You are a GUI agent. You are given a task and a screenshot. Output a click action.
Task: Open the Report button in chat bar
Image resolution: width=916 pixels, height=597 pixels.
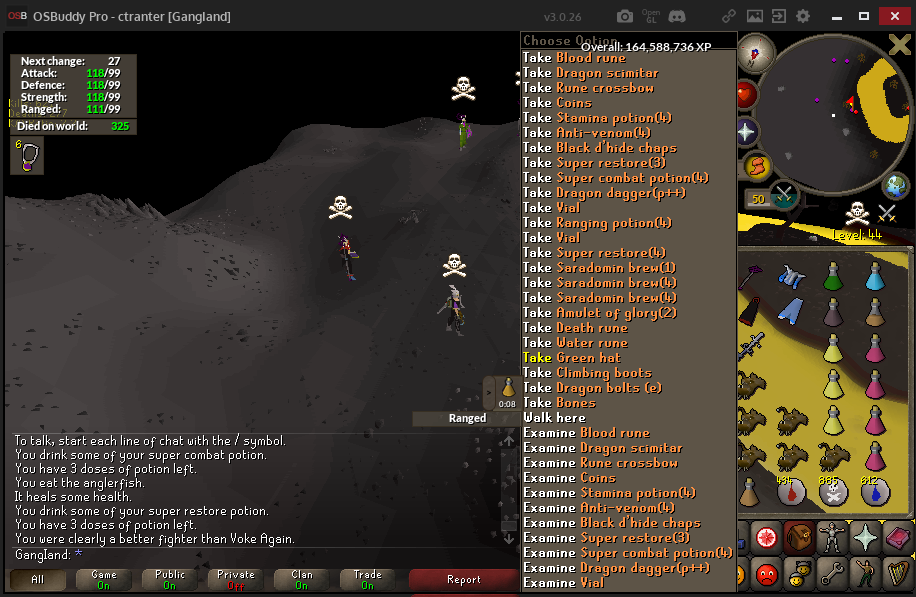coord(463,580)
